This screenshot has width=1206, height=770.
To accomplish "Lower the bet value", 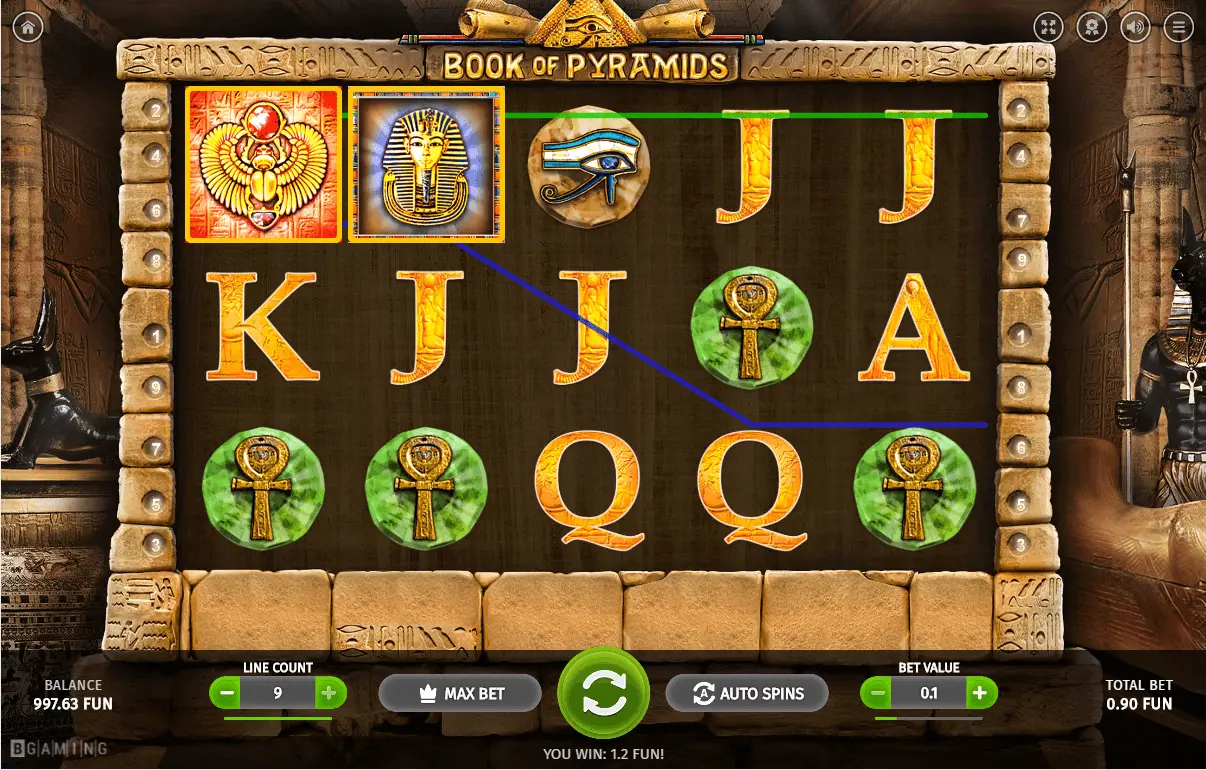I will click(x=878, y=693).
